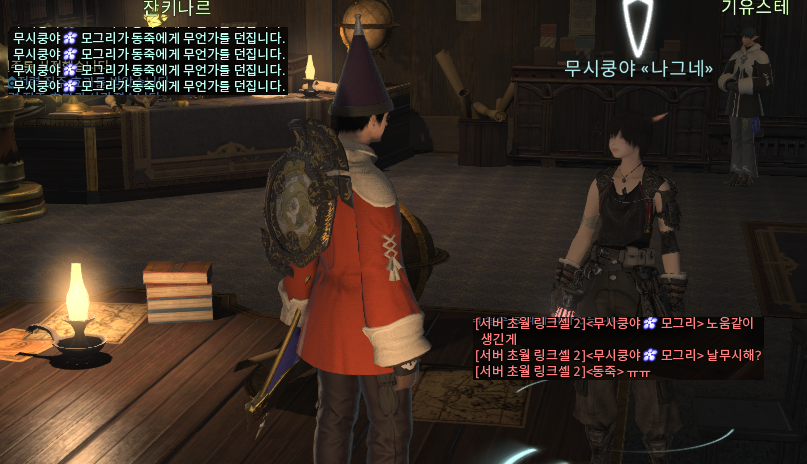Target the 잔키나르 nameplate
Image resolution: width=807 pixels, height=464 pixels.
(x=177, y=9)
